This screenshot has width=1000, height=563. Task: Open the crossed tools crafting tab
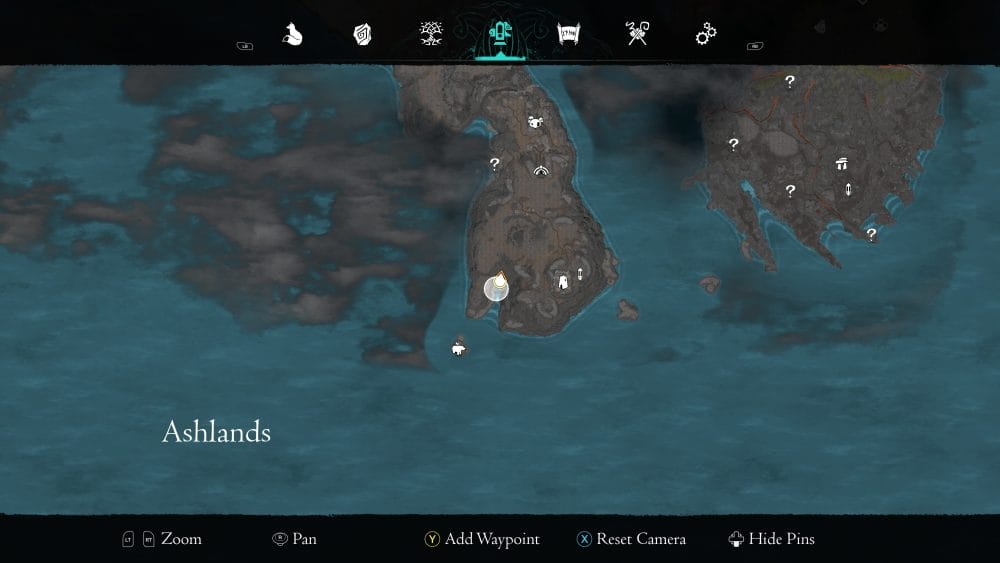(637, 35)
